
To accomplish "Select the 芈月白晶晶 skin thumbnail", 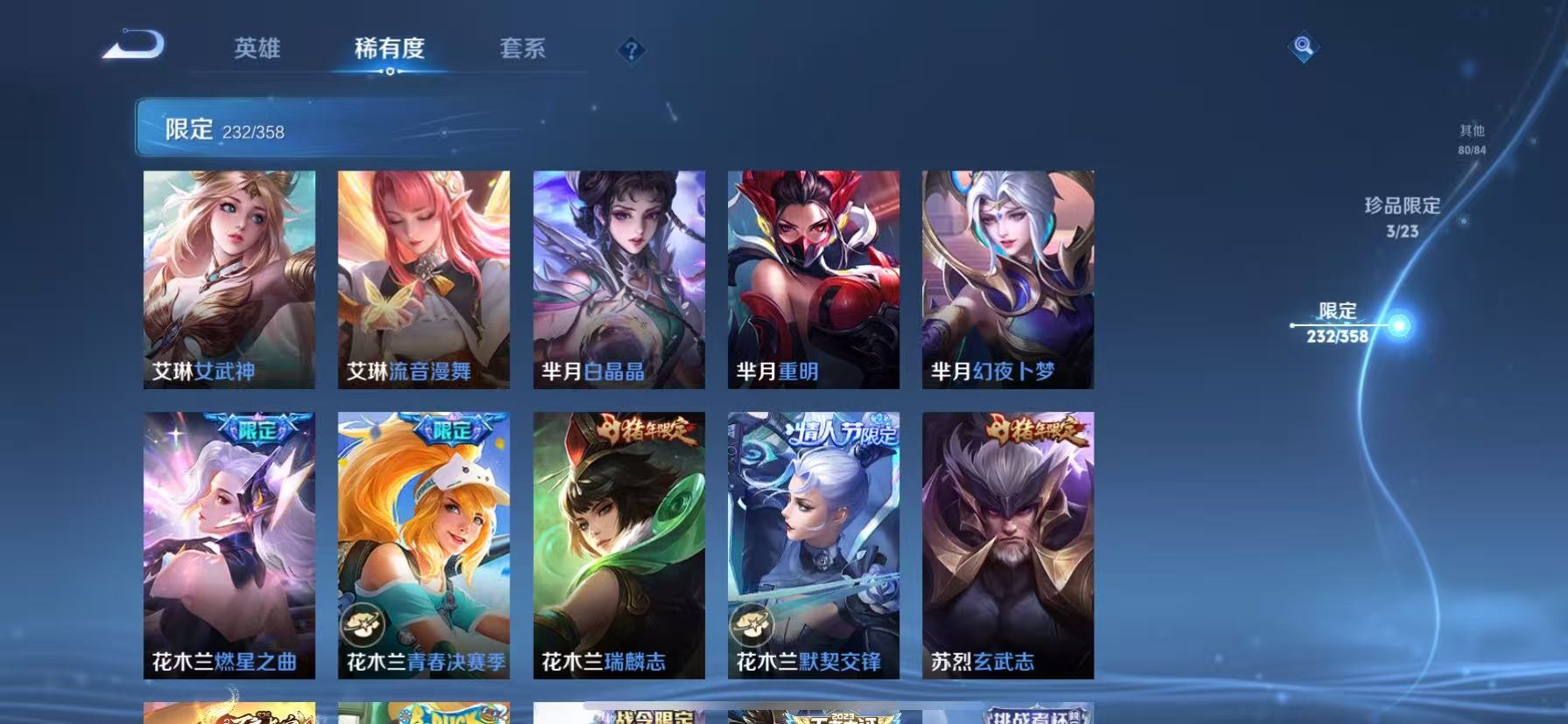I will [619, 278].
